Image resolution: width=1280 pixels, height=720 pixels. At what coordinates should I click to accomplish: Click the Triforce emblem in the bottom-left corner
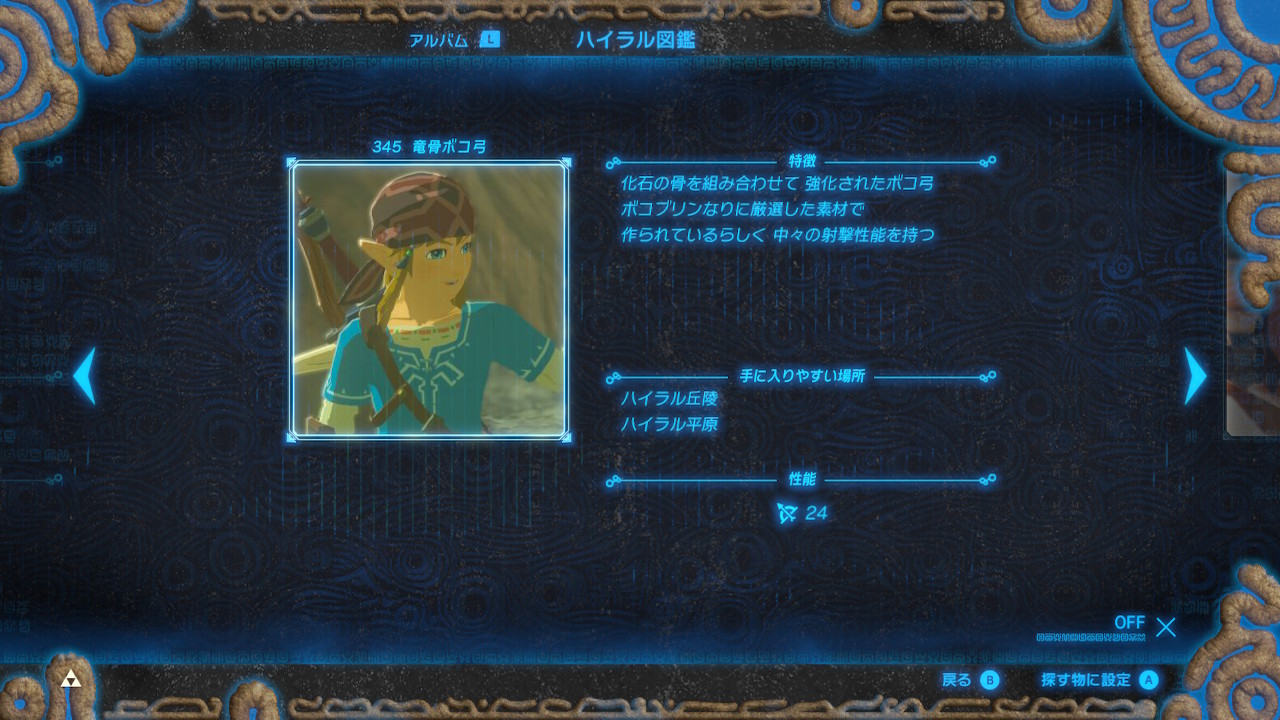pos(70,677)
